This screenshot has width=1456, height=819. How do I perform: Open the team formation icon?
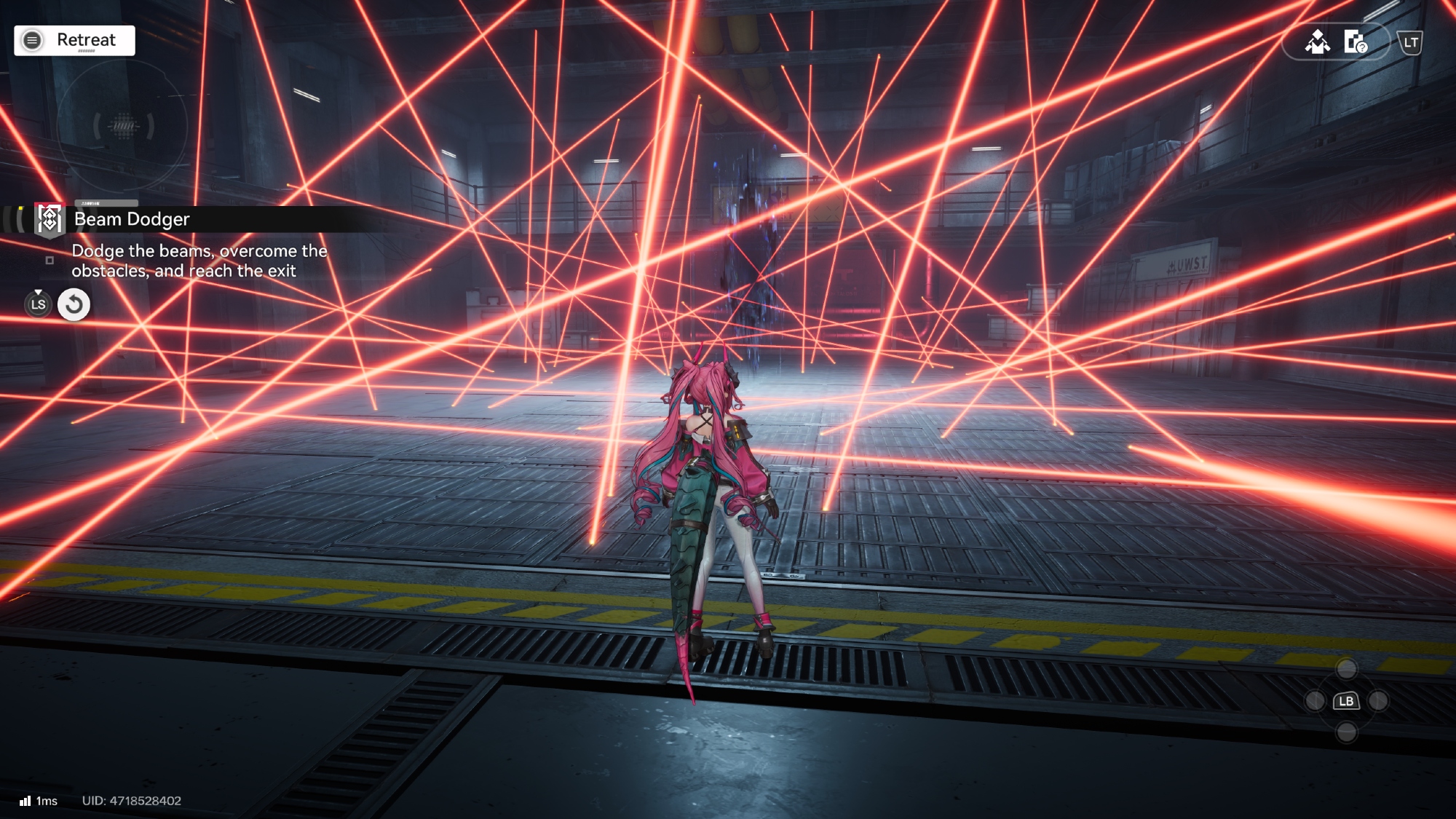(x=1317, y=42)
